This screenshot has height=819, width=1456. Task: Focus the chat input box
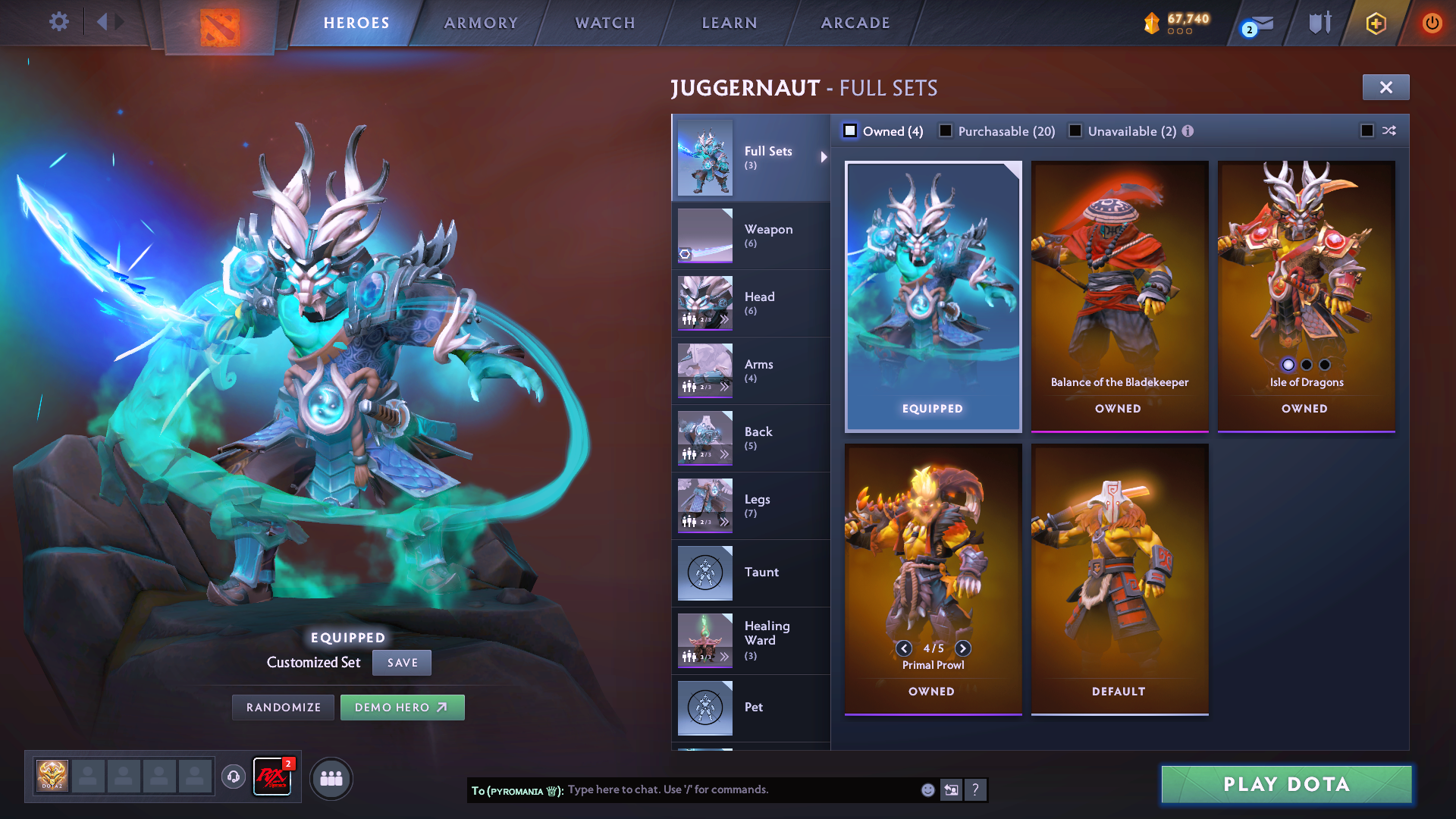click(739, 789)
